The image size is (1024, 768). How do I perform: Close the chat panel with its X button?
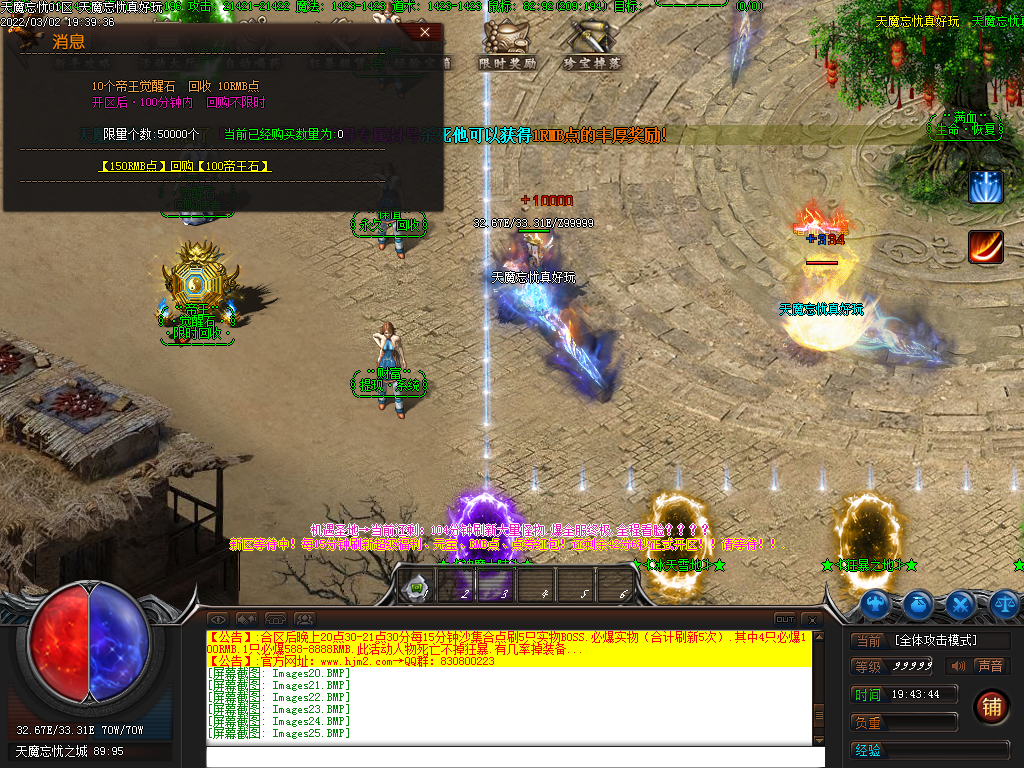pos(811,619)
